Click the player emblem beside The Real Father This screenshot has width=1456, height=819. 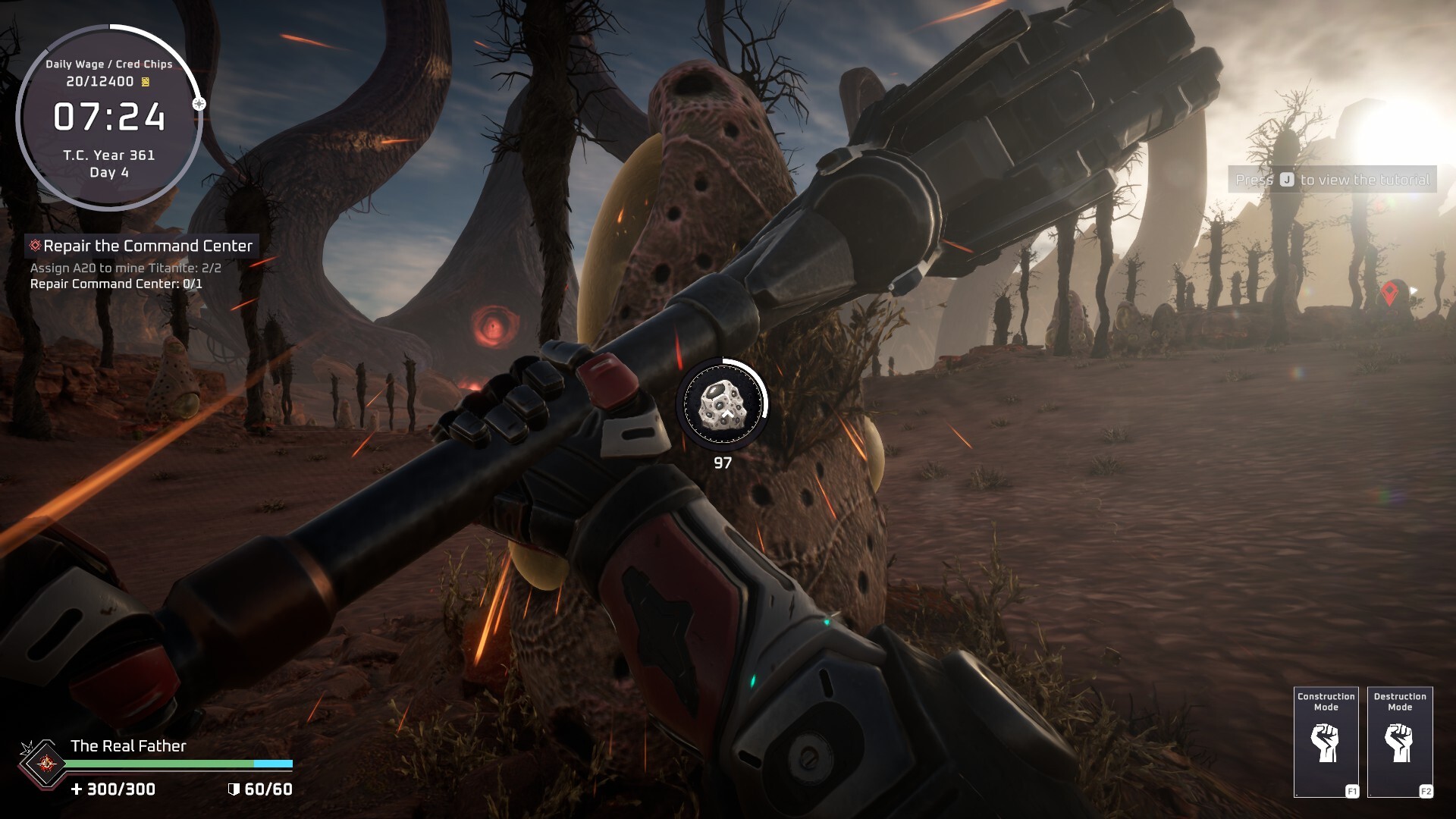click(46, 764)
